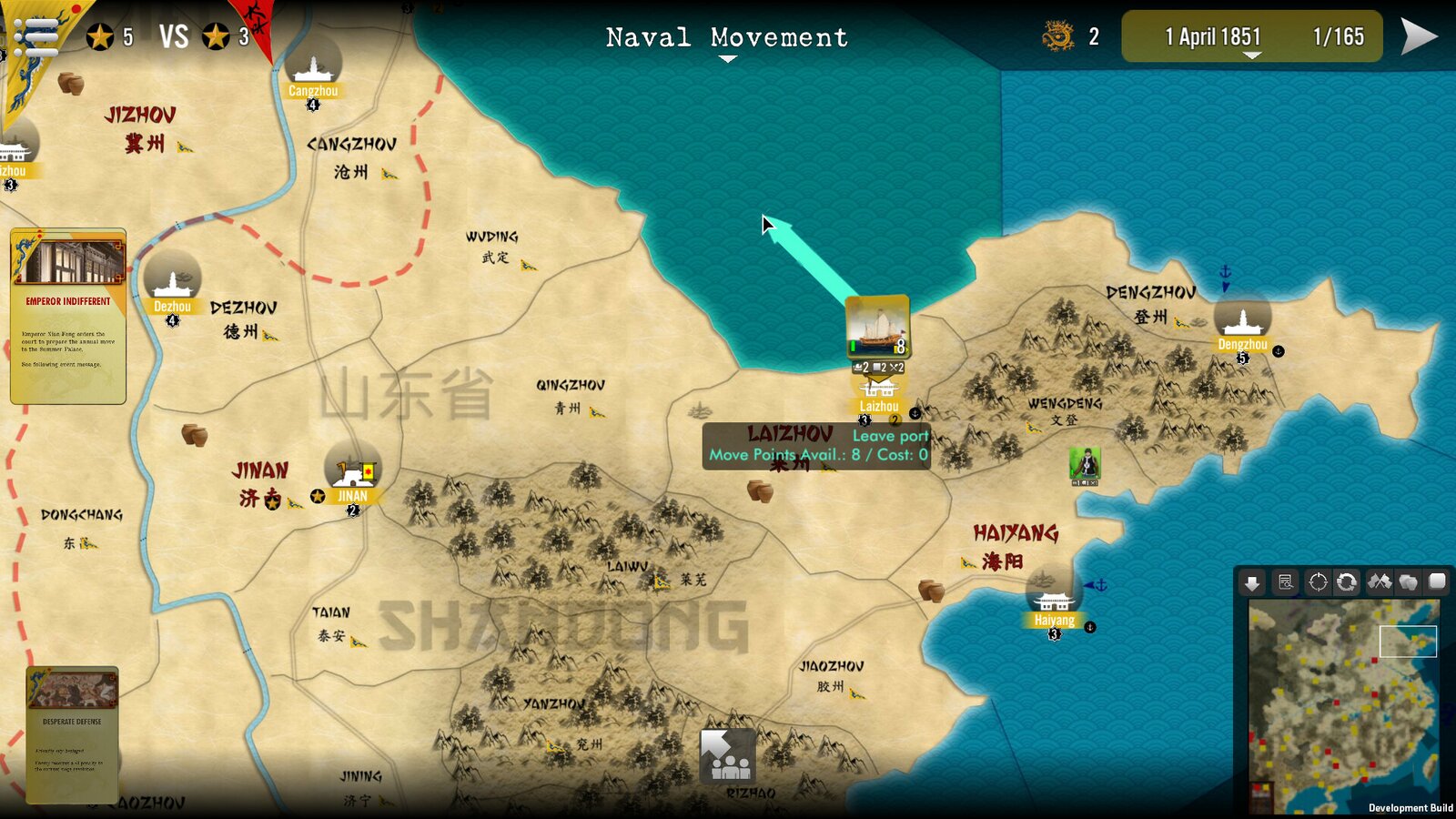1456x819 pixels.
Task: Select the crossed-flags icon in the minimap toolbar
Action: point(1380,582)
